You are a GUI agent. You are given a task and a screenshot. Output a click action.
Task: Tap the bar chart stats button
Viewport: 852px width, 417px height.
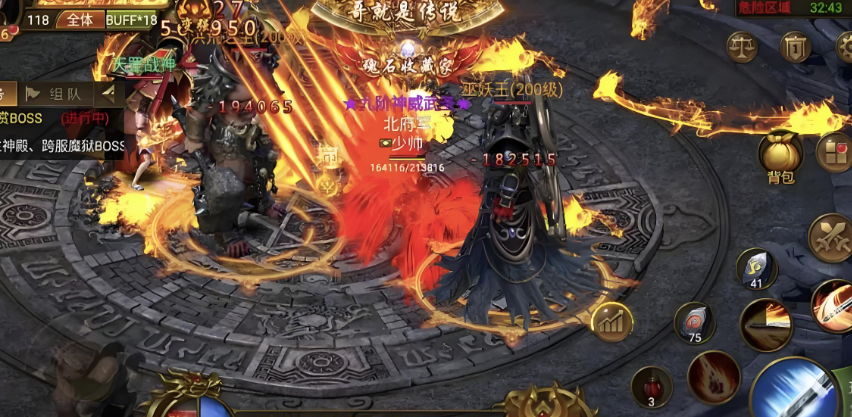click(610, 322)
